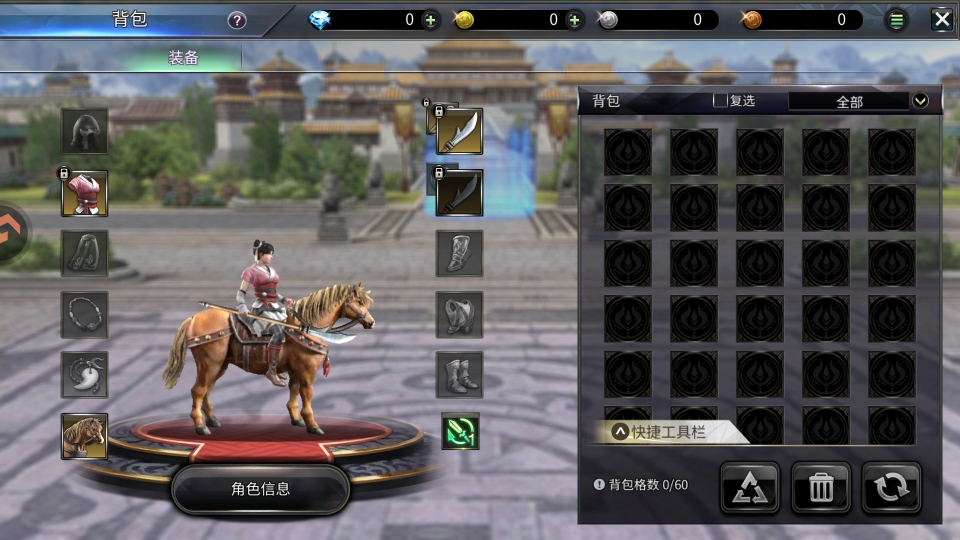
Task: Select the equipped curved blade weapon slot
Action: (459, 131)
